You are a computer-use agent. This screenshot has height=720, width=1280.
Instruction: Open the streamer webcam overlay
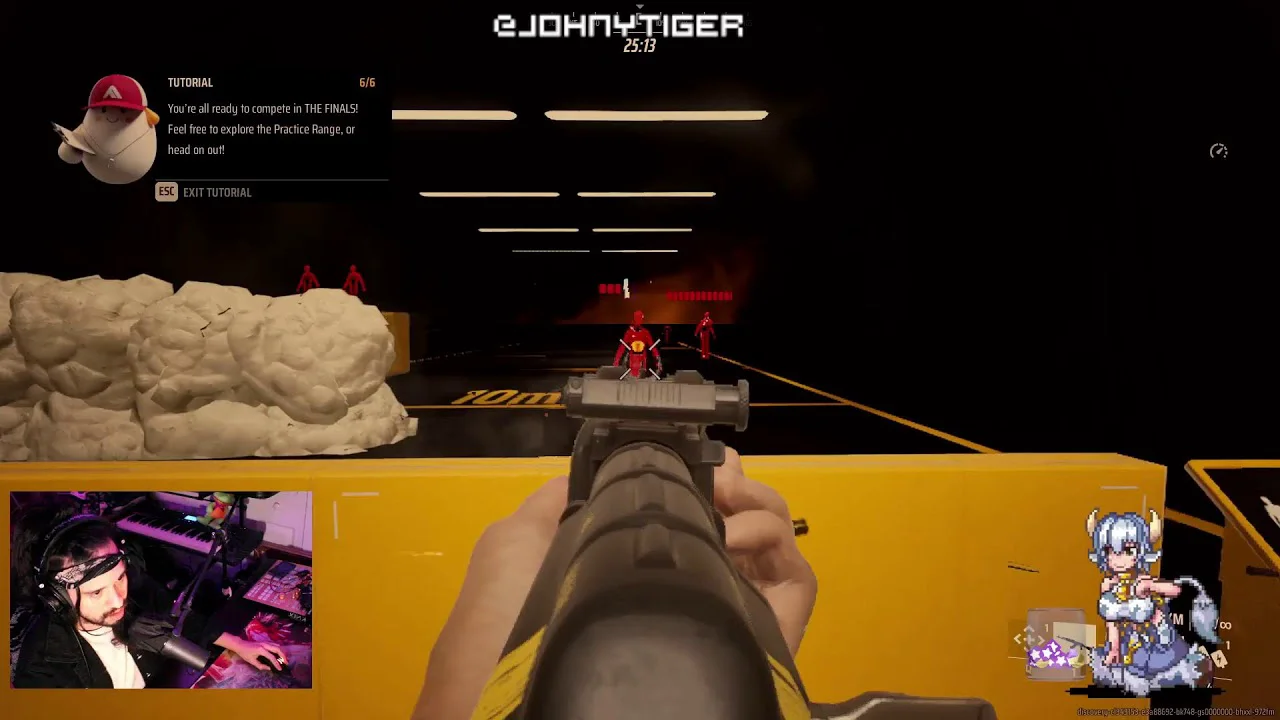(x=161, y=590)
